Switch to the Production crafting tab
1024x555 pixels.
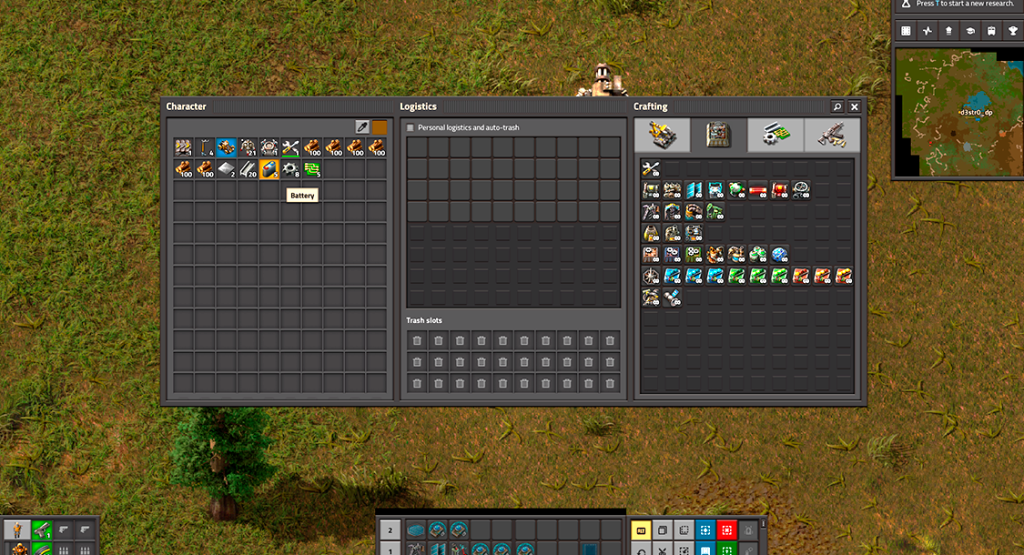pos(718,135)
